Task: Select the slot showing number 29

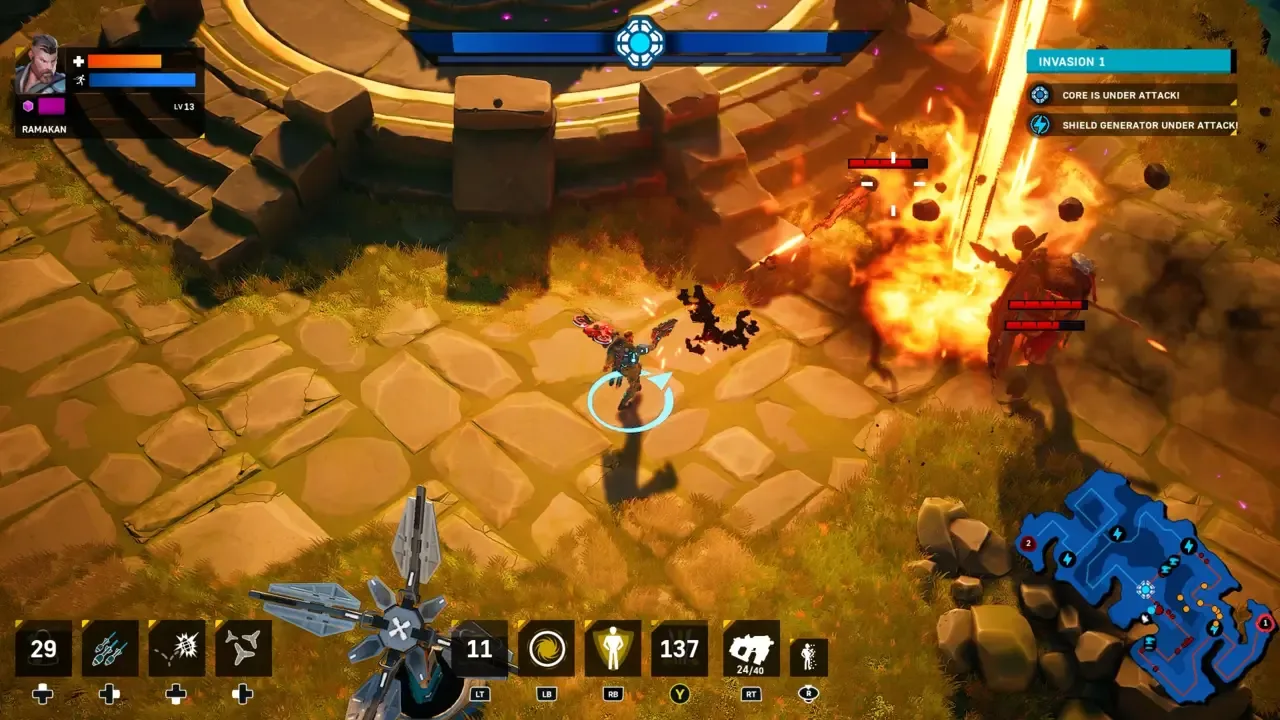Action: [x=43, y=649]
